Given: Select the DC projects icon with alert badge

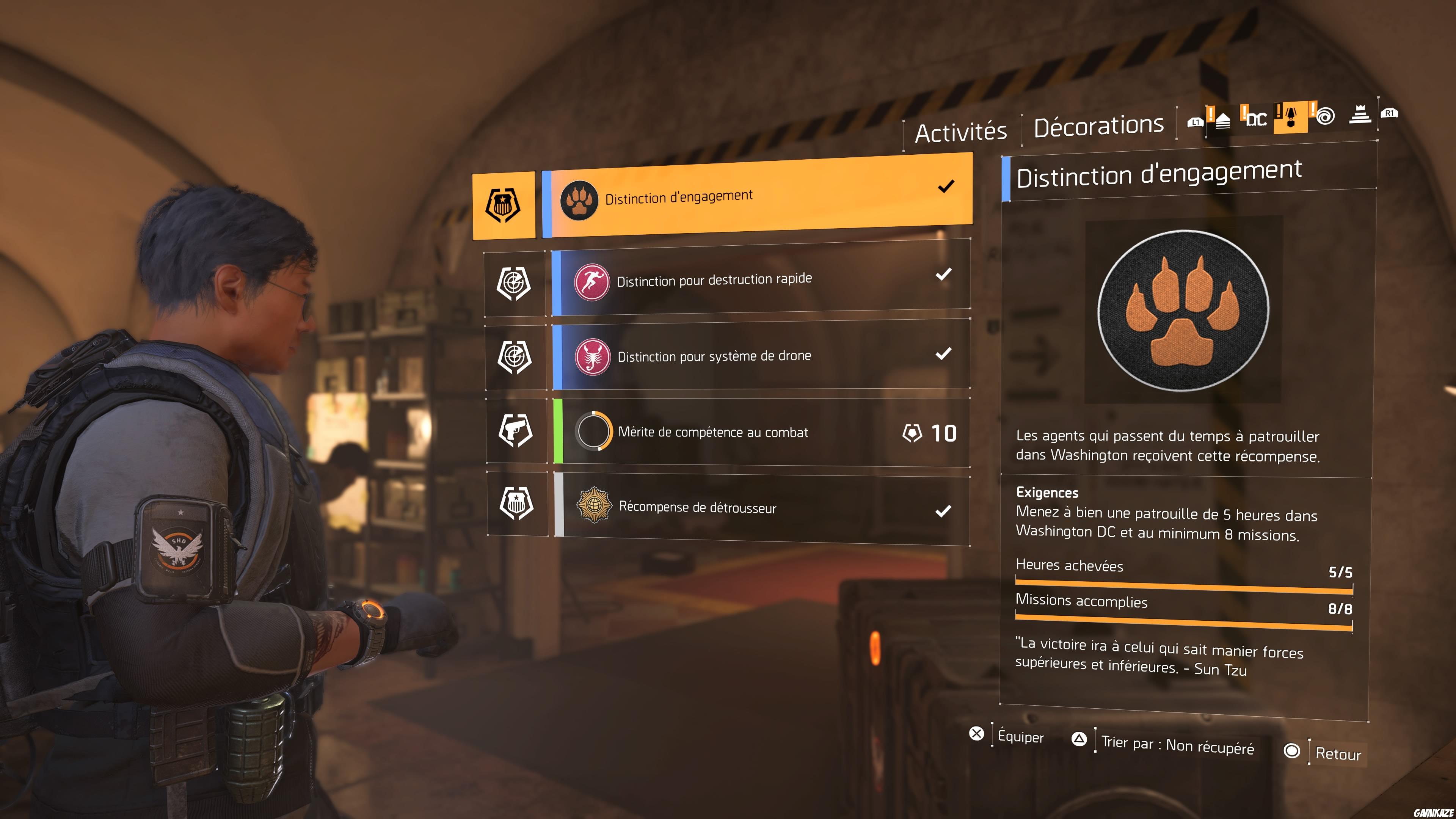Looking at the screenshot, I should (x=1257, y=120).
